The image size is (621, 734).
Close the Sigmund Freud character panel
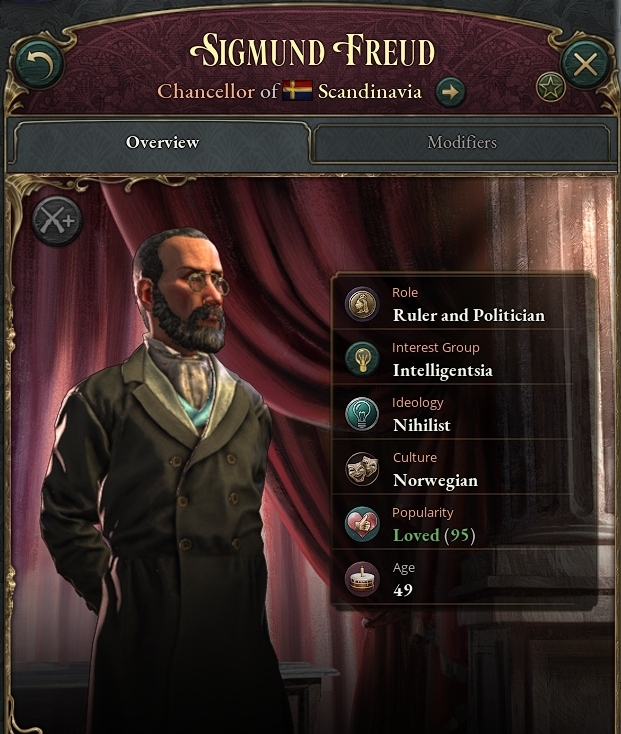click(585, 65)
